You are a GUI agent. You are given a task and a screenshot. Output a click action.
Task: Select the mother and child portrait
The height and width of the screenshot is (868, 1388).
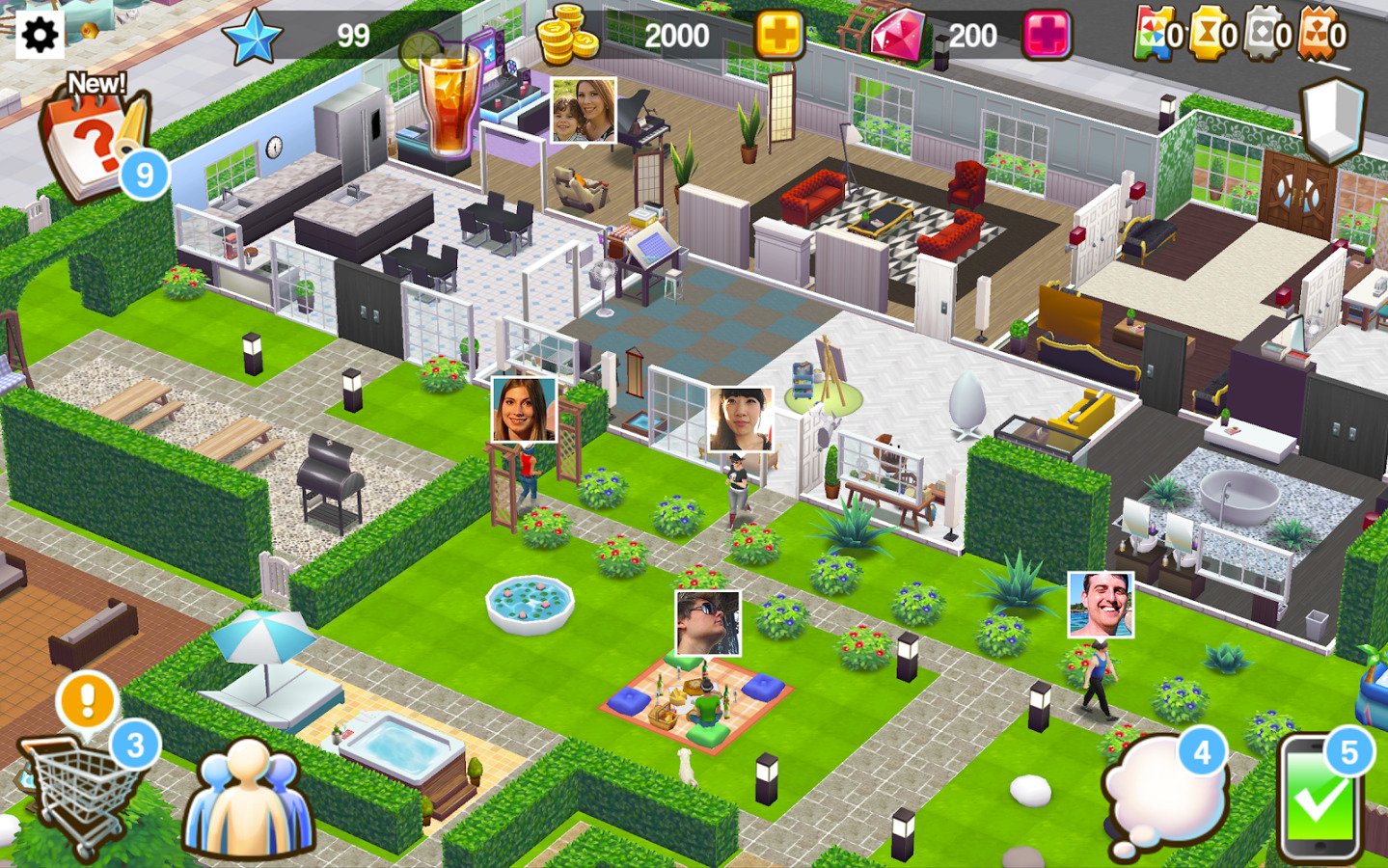pyautogui.click(x=584, y=110)
